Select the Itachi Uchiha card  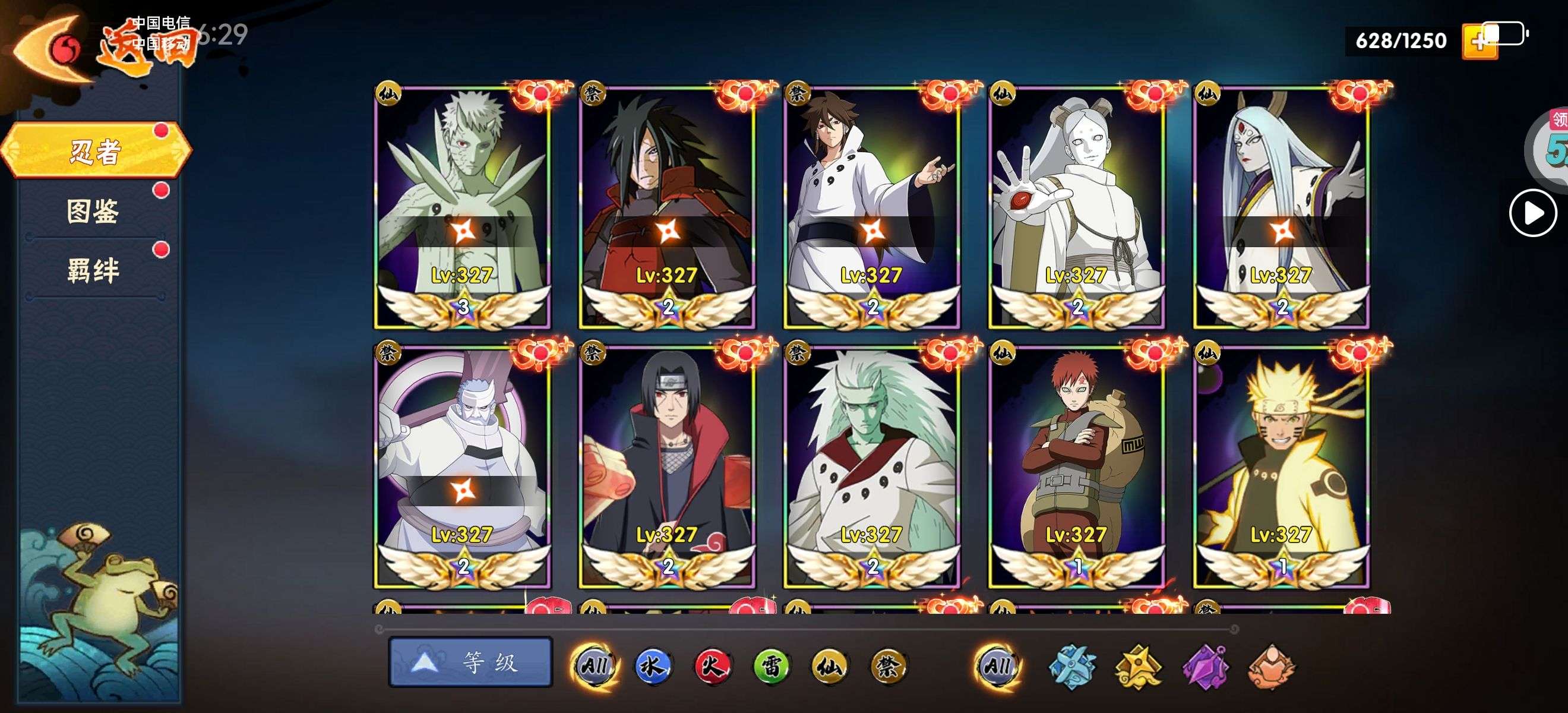coord(667,467)
